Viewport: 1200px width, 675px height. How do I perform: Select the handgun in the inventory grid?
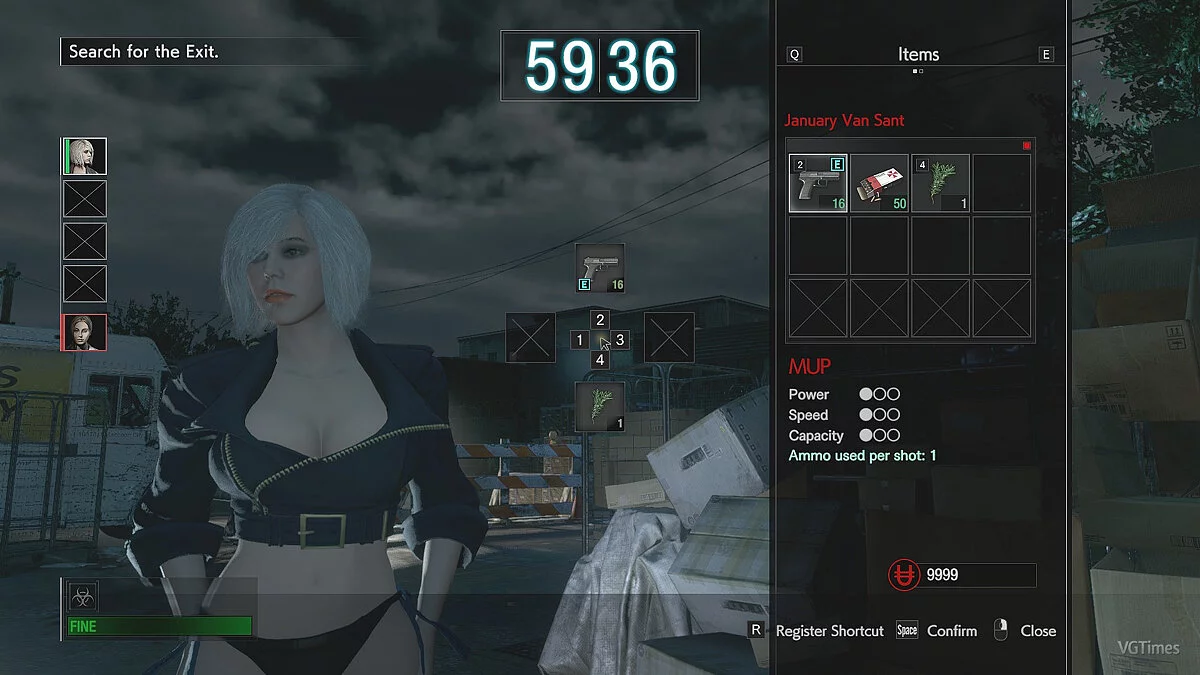point(818,183)
